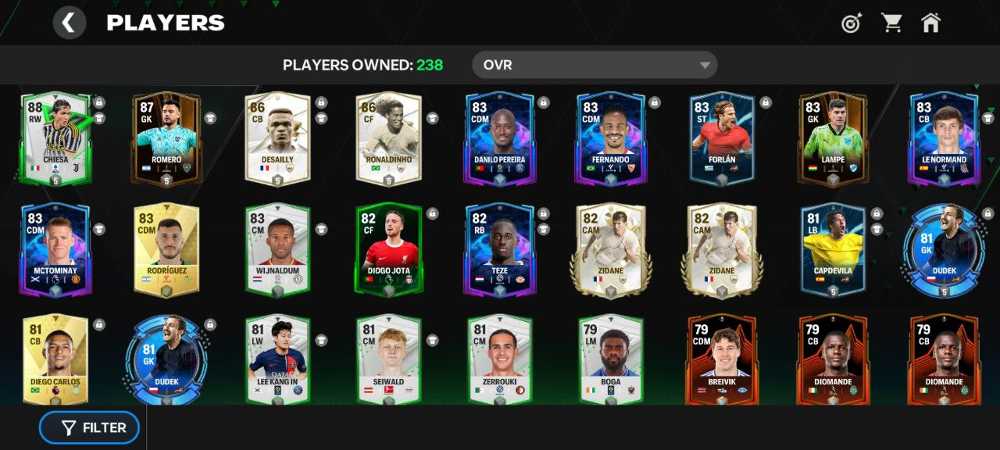Viewport: 1000px width, 450px height.
Task: Select the Danilo Pereira card
Action: [500, 140]
